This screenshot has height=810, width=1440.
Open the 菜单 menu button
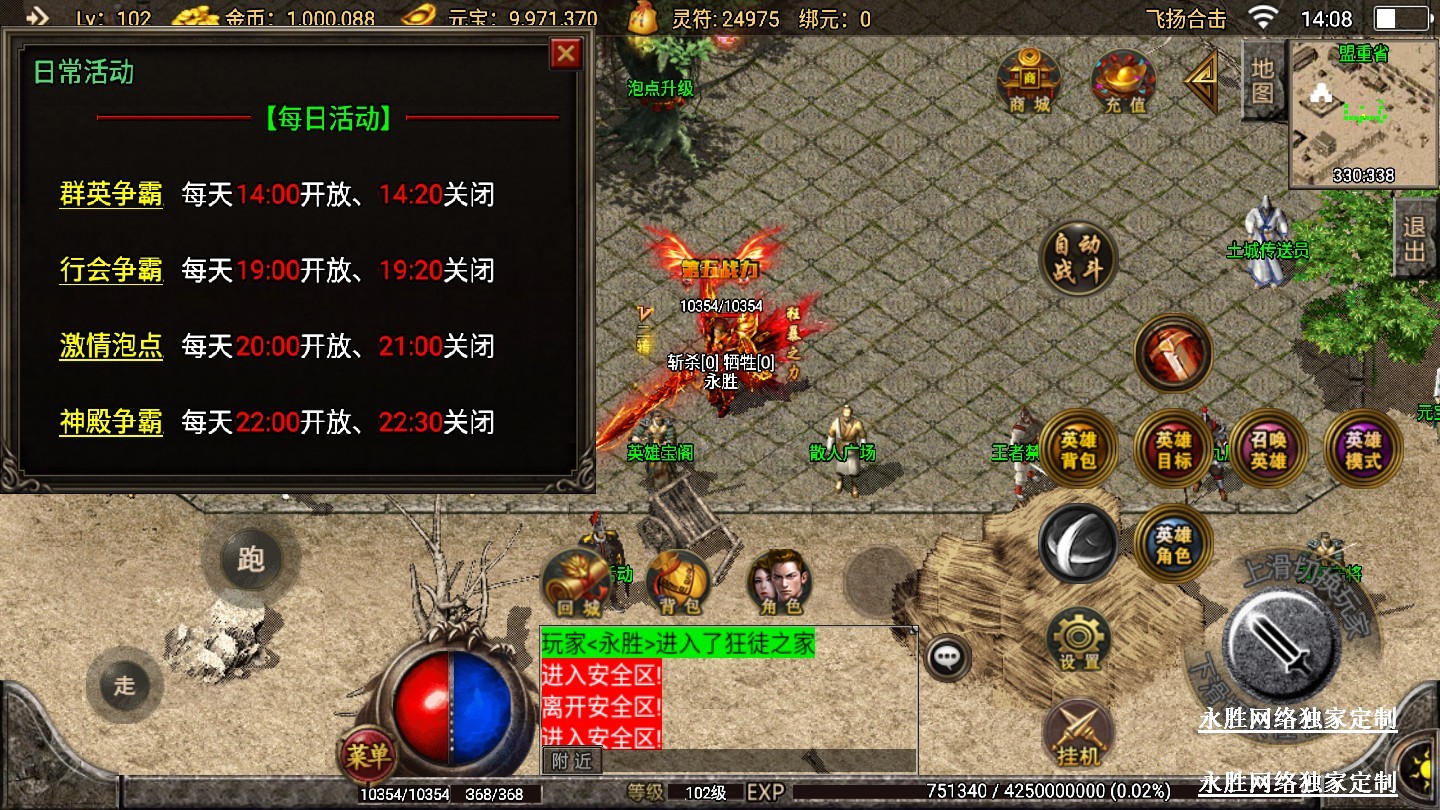[x=366, y=755]
